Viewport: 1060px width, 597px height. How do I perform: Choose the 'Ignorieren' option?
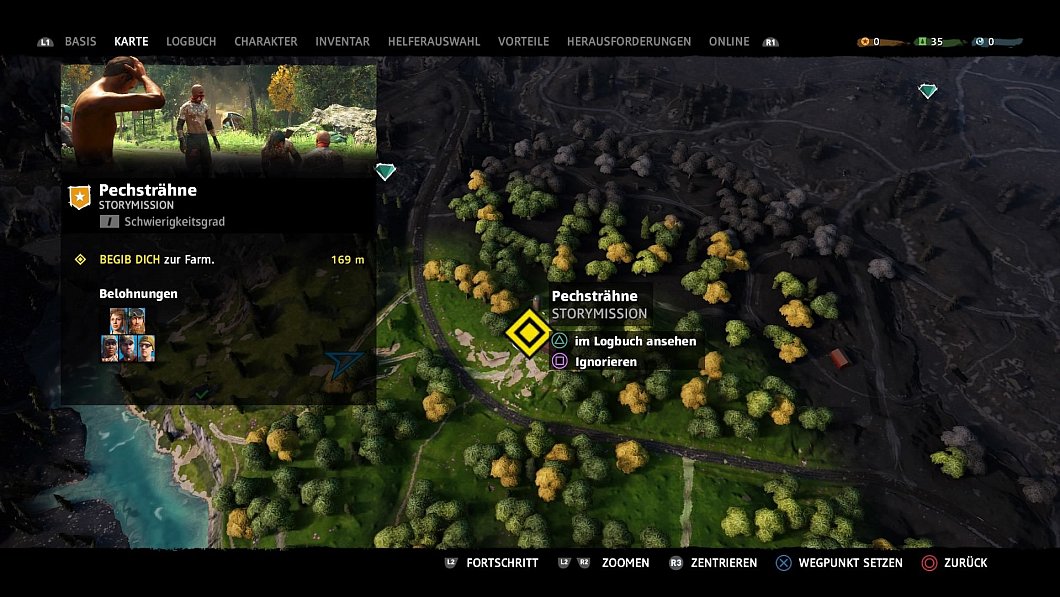605,362
